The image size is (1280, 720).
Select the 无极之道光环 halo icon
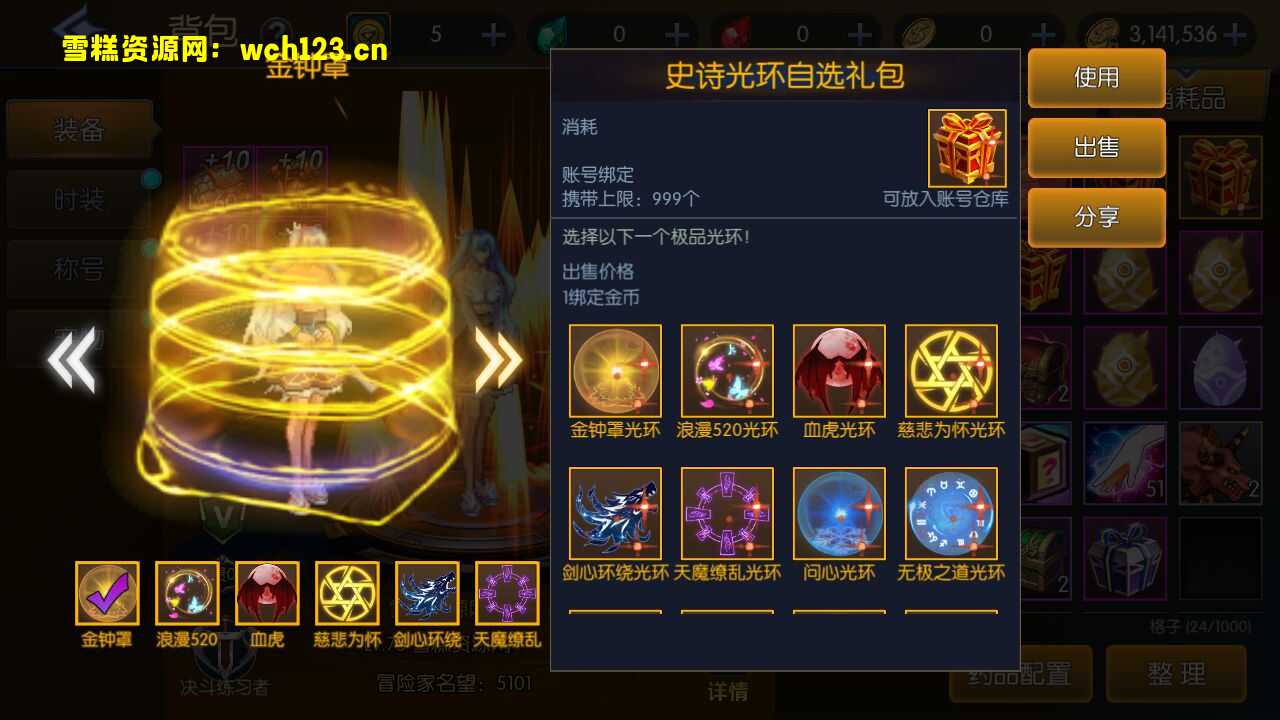pos(951,514)
